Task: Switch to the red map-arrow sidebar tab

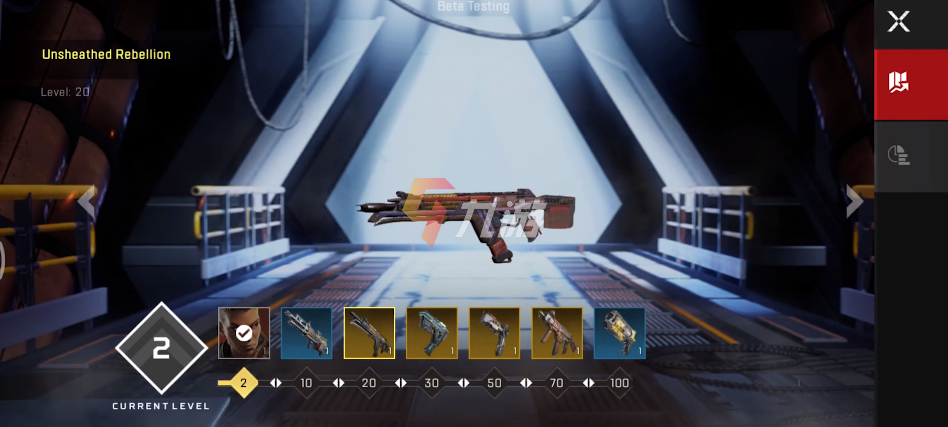Action: tap(899, 83)
